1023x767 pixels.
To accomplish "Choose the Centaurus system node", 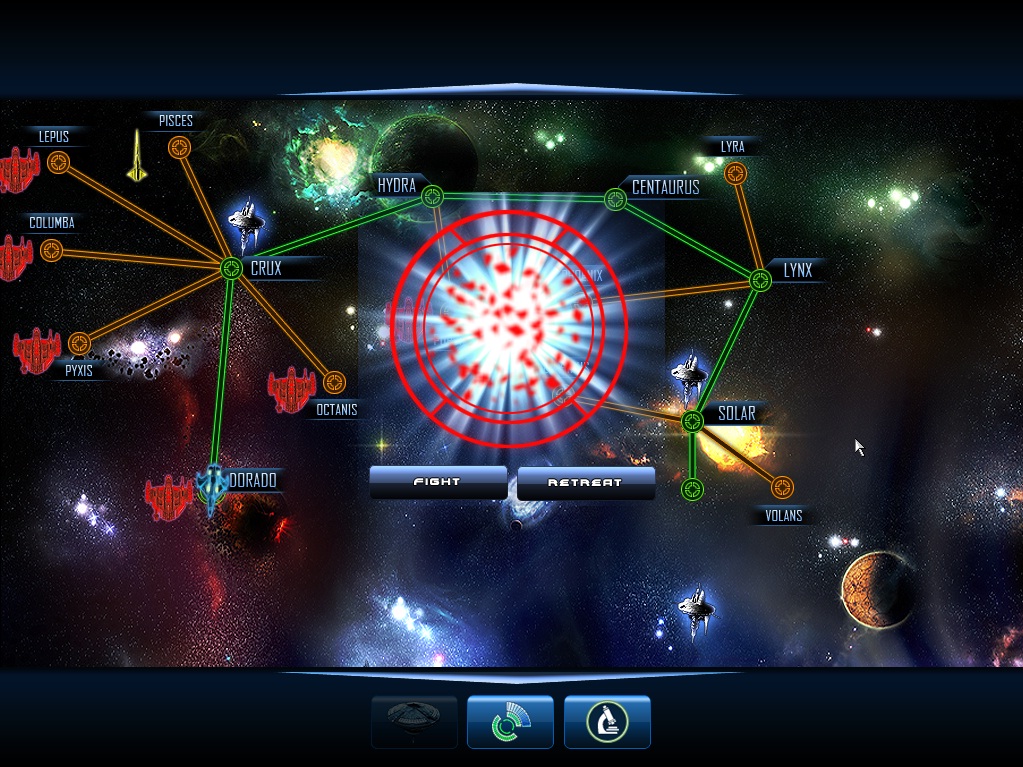I will pyautogui.click(x=616, y=199).
